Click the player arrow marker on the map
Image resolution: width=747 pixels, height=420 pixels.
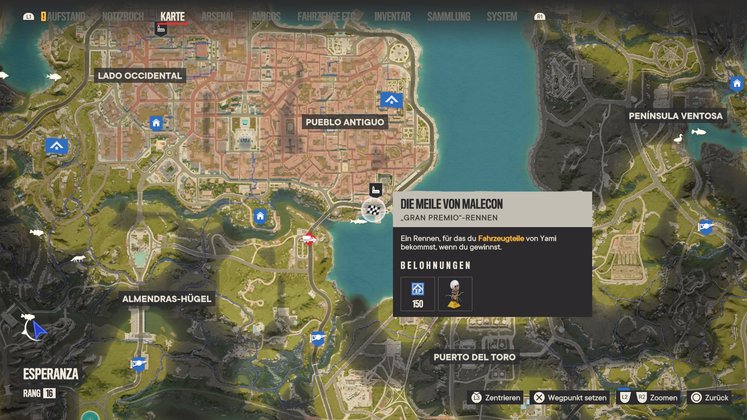pyautogui.click(x=37, y=328)
